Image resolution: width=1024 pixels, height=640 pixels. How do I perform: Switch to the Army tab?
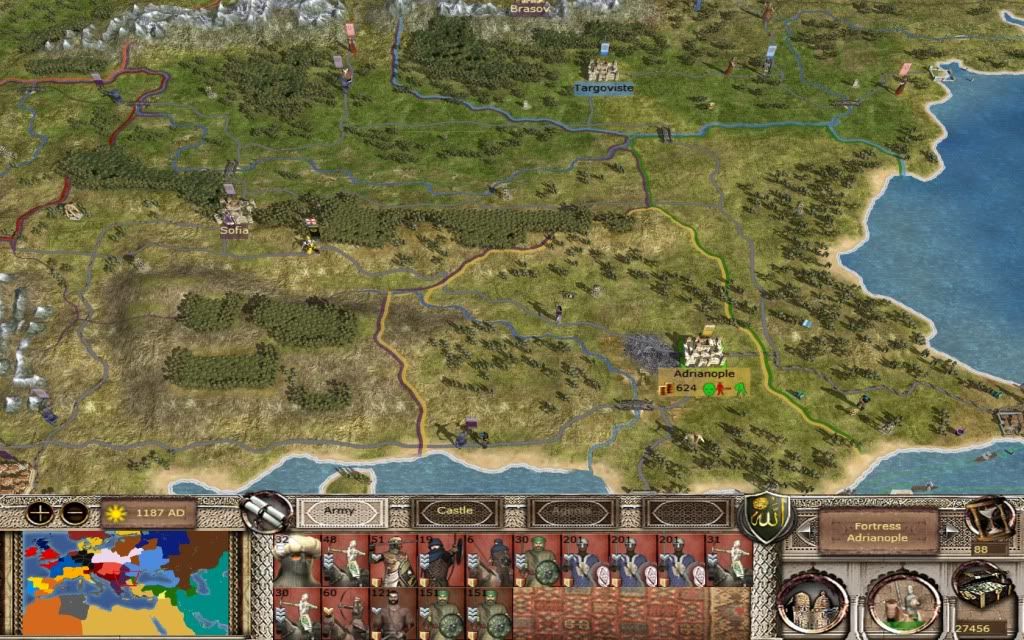pos(340,511)
